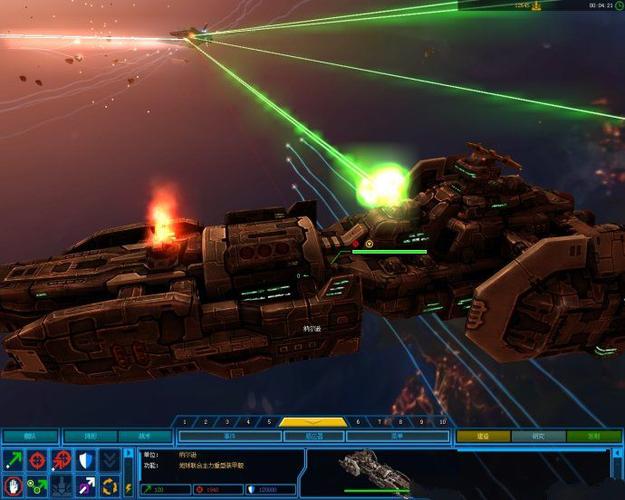Switch to control group tab 1

[x=184, y=422]
